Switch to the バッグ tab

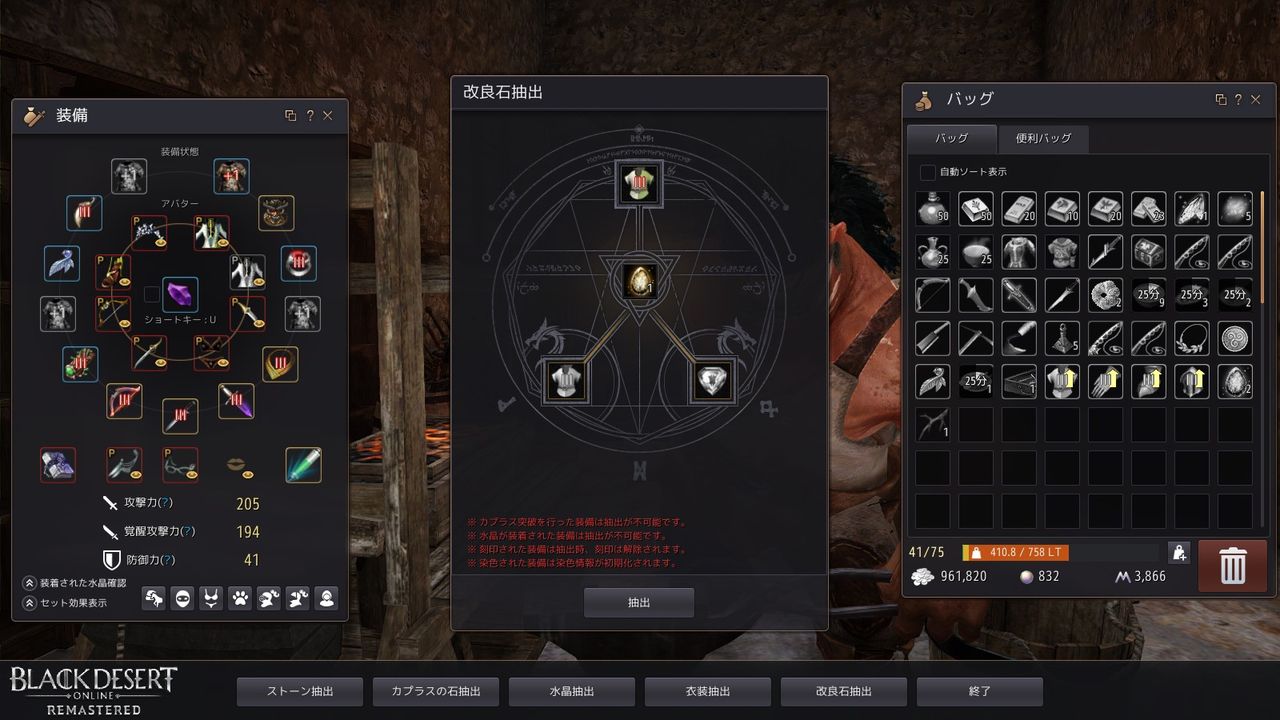click(x=950, y=139)
